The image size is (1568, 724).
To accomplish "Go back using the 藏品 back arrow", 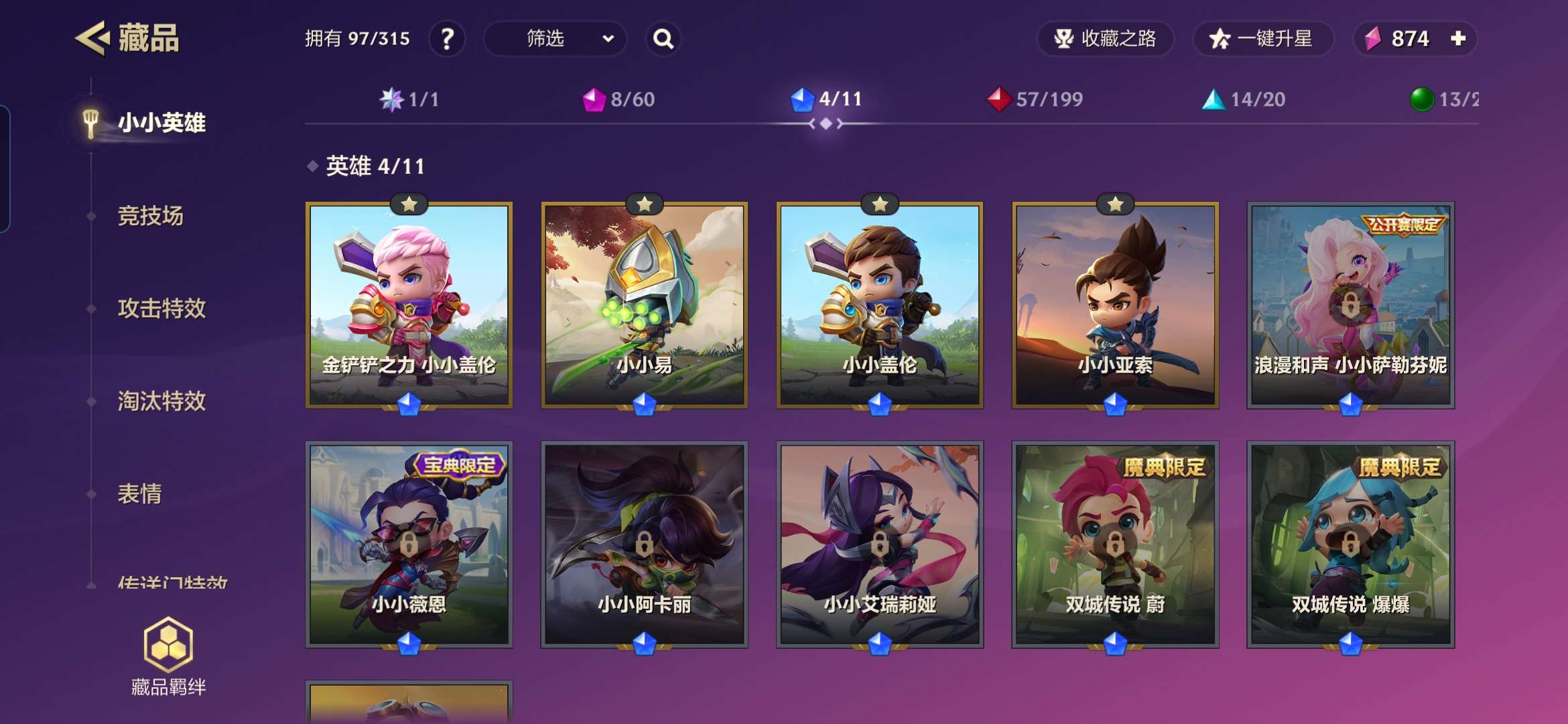I will pyautogui.click(x=92, y=38).
